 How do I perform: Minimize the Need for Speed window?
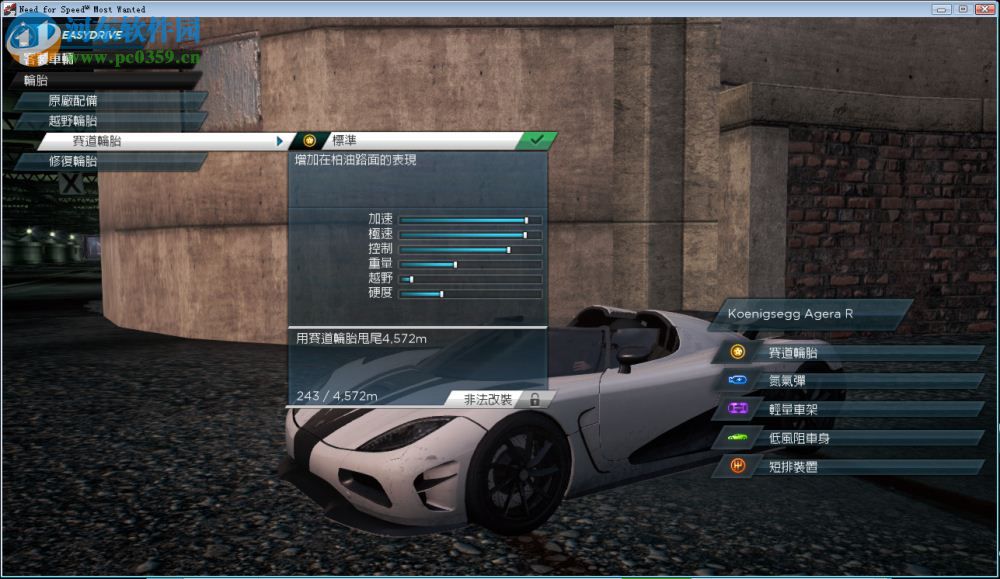(x=941, y=8)
